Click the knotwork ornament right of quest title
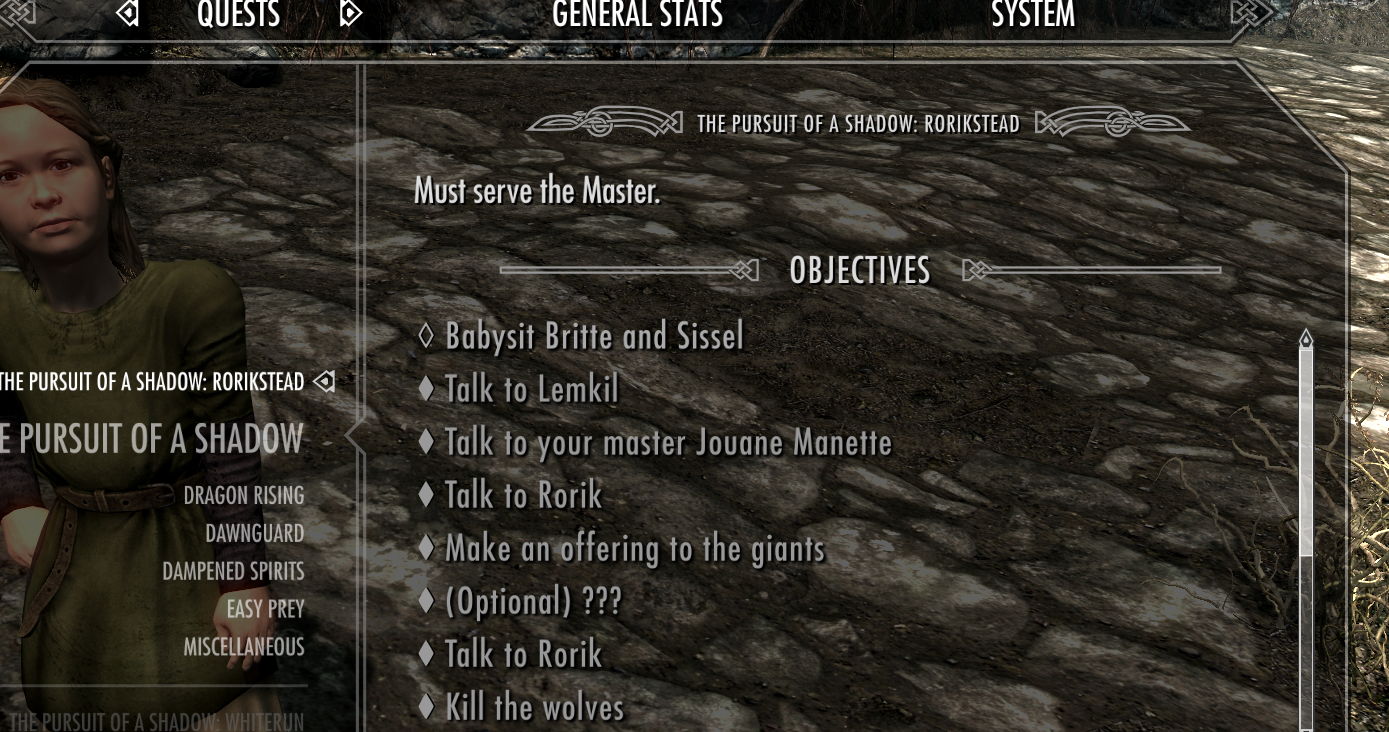 1113,122
